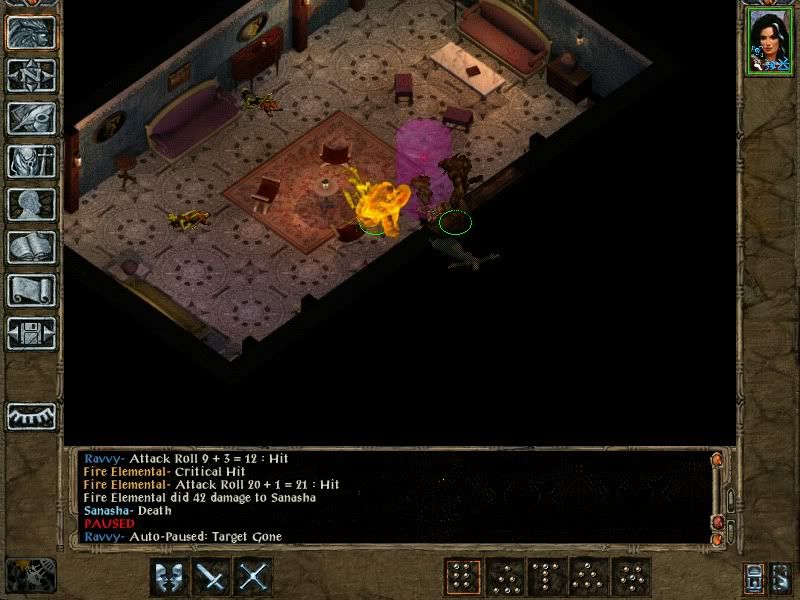
Task: Select the highlighted first formation button
Action: click(462, 577)
